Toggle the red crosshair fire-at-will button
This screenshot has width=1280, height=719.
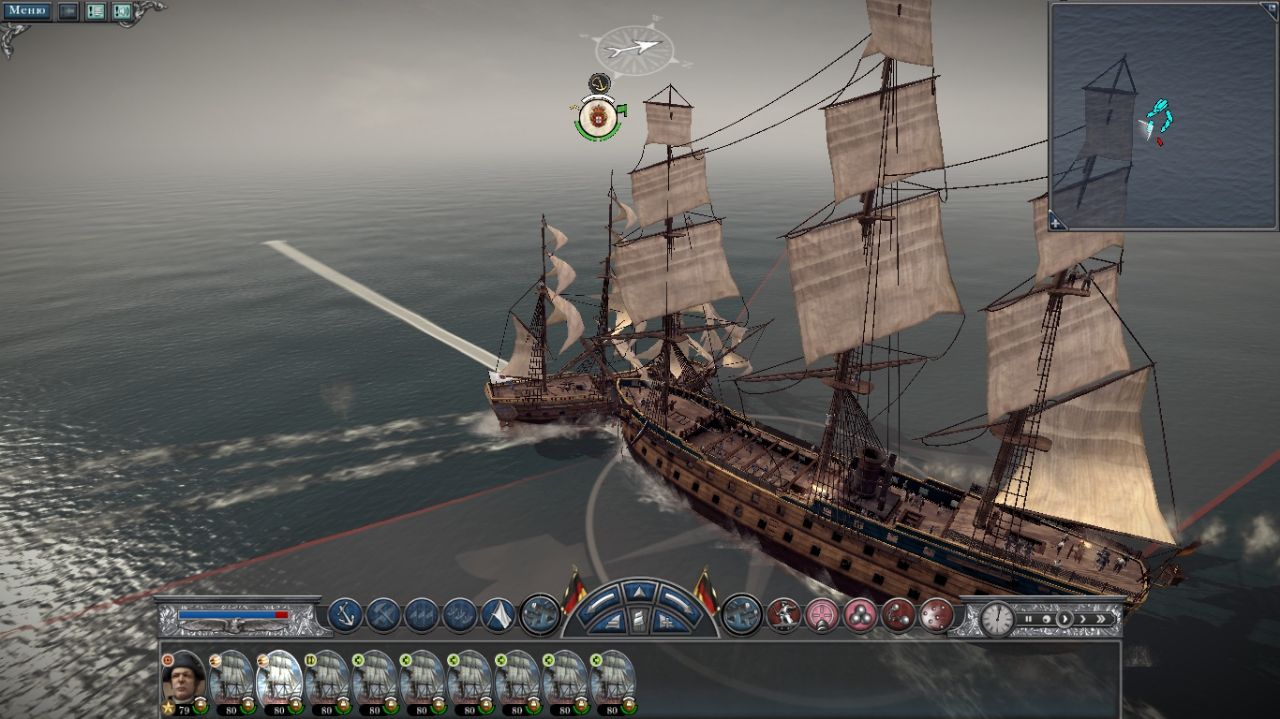pyautogui.click(x=821, y=614)
